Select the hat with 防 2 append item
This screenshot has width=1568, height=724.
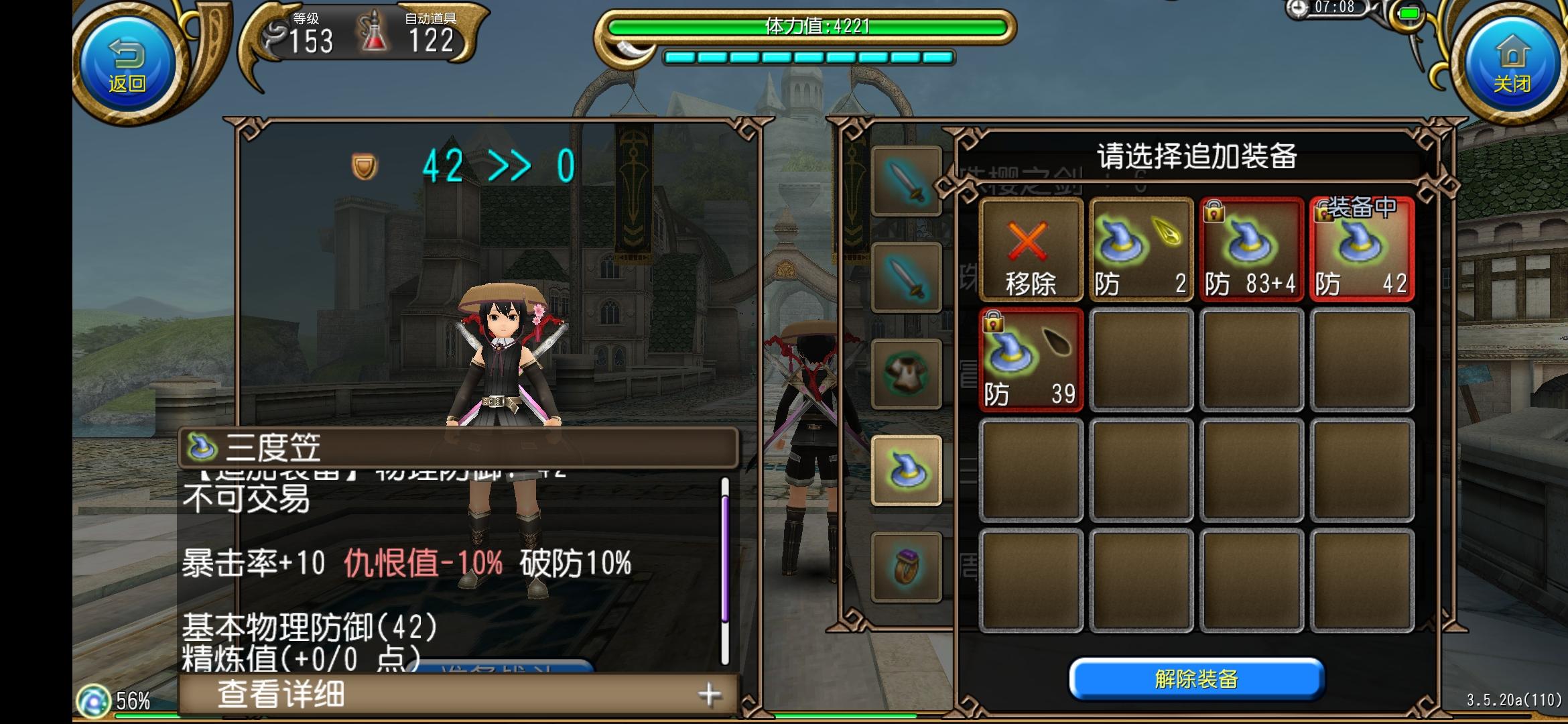(x=1140, y=251)
